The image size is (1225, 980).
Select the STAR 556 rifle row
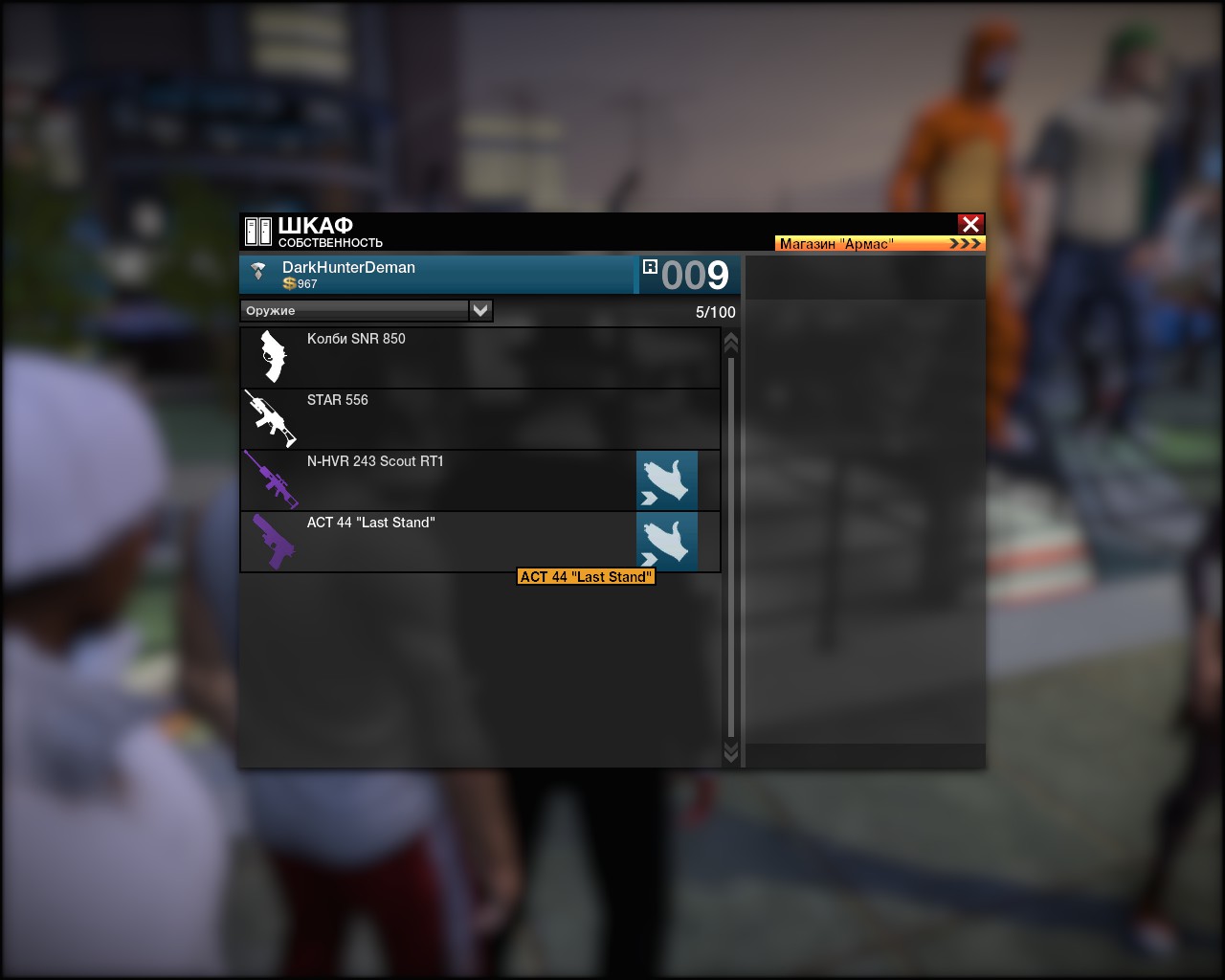[x=479, y=419]
